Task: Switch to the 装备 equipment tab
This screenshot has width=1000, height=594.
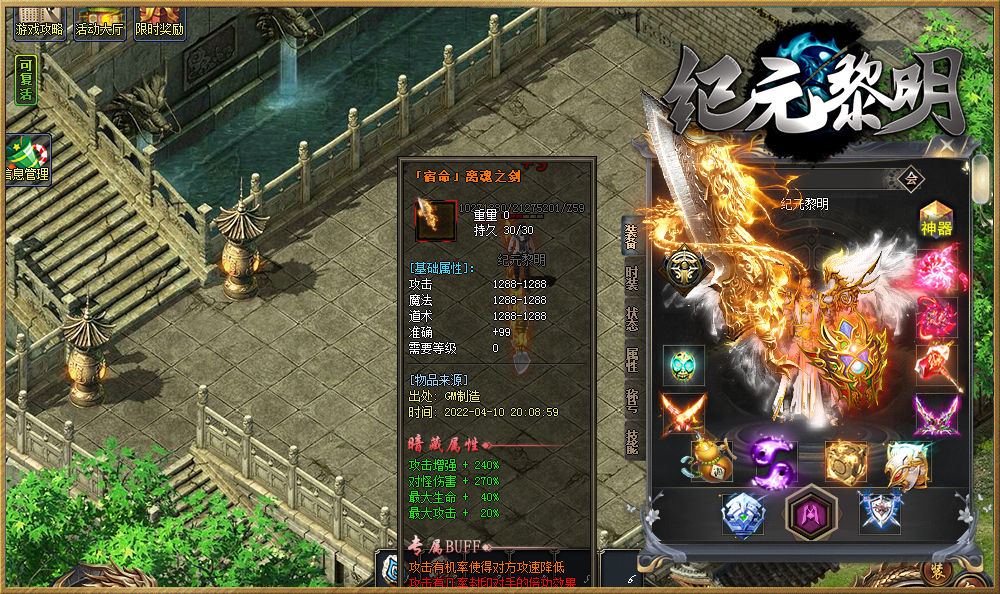Action: pos(632,237)
